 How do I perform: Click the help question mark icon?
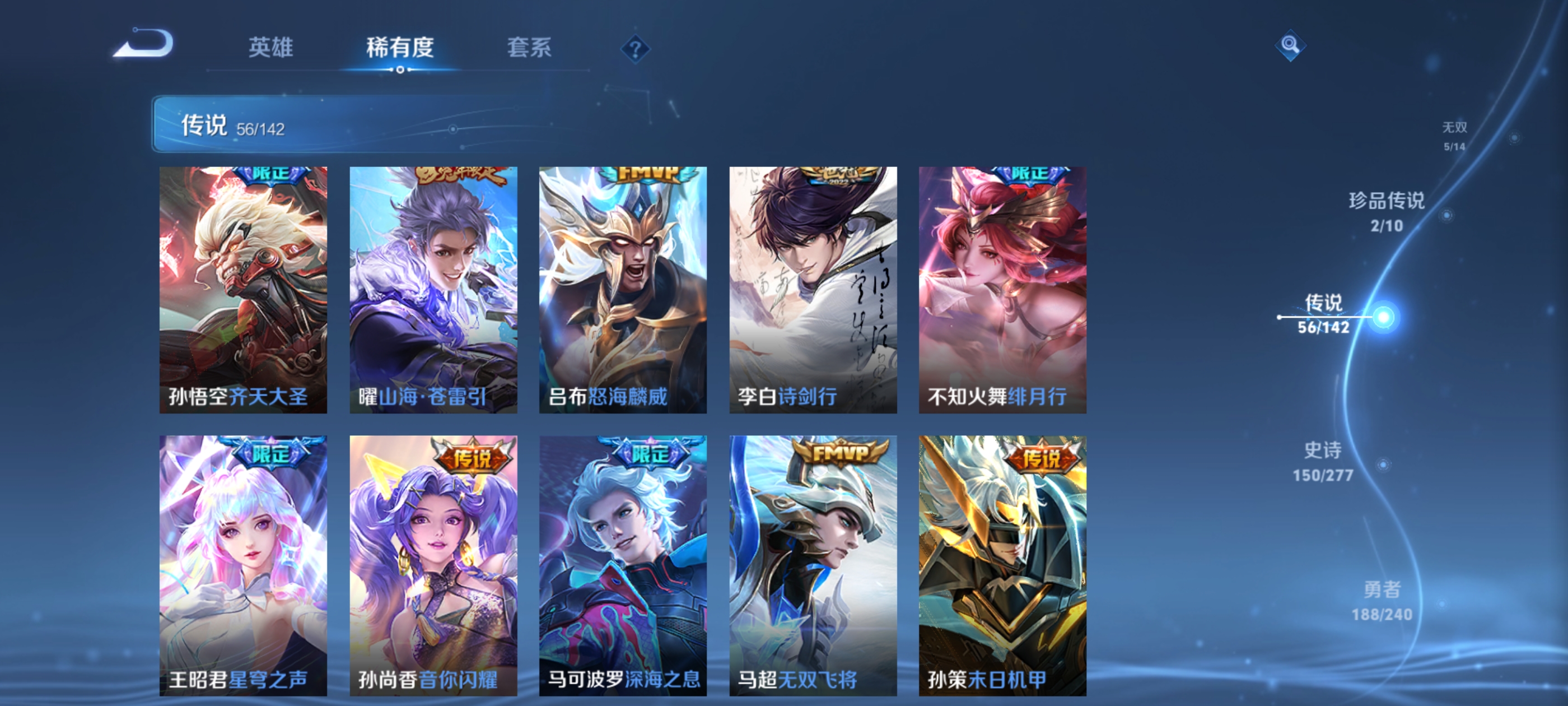pos(635,50)
